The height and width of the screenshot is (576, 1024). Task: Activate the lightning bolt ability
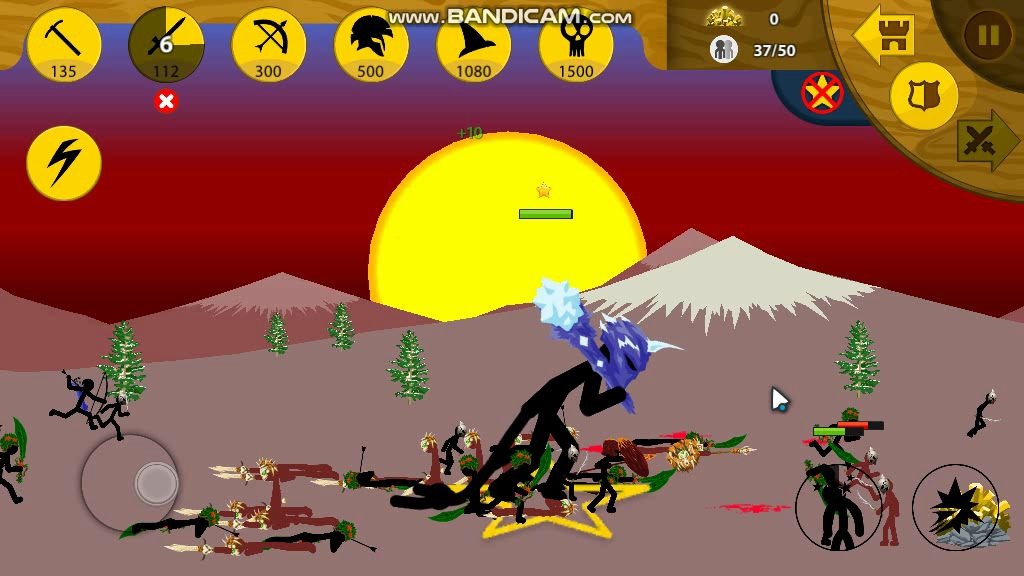tap(64, 162)
